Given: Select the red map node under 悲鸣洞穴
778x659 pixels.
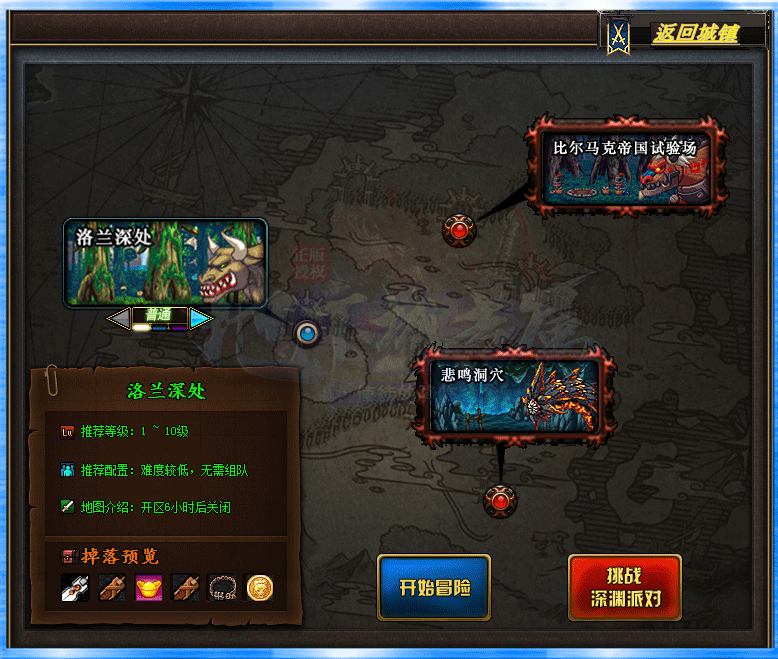Looking at the screenshot, I should point(499,499).
